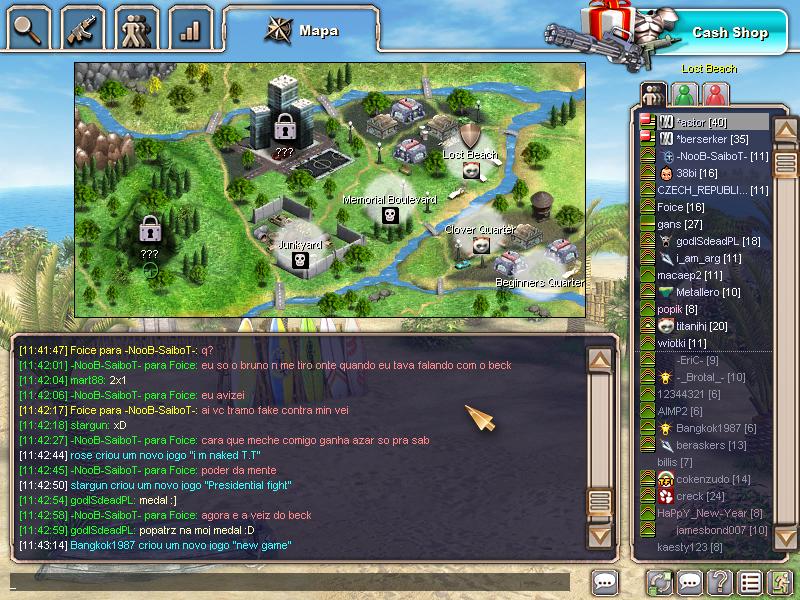
Task: Choose Lost Beach on the map
Action: (x=472, y=170)
